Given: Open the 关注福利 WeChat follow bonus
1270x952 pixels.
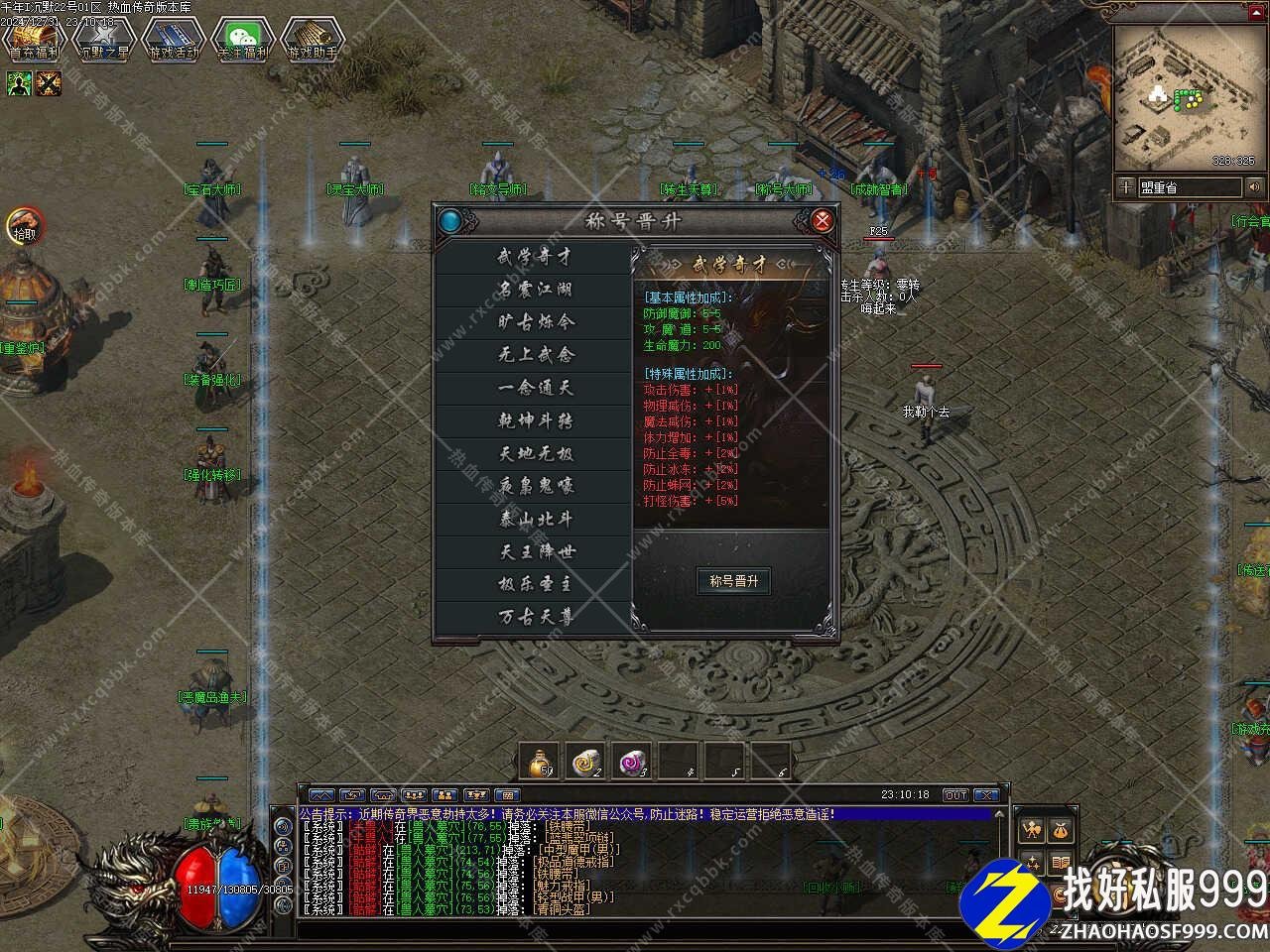Looking at the screenshot, I should [x=243, y=40].
